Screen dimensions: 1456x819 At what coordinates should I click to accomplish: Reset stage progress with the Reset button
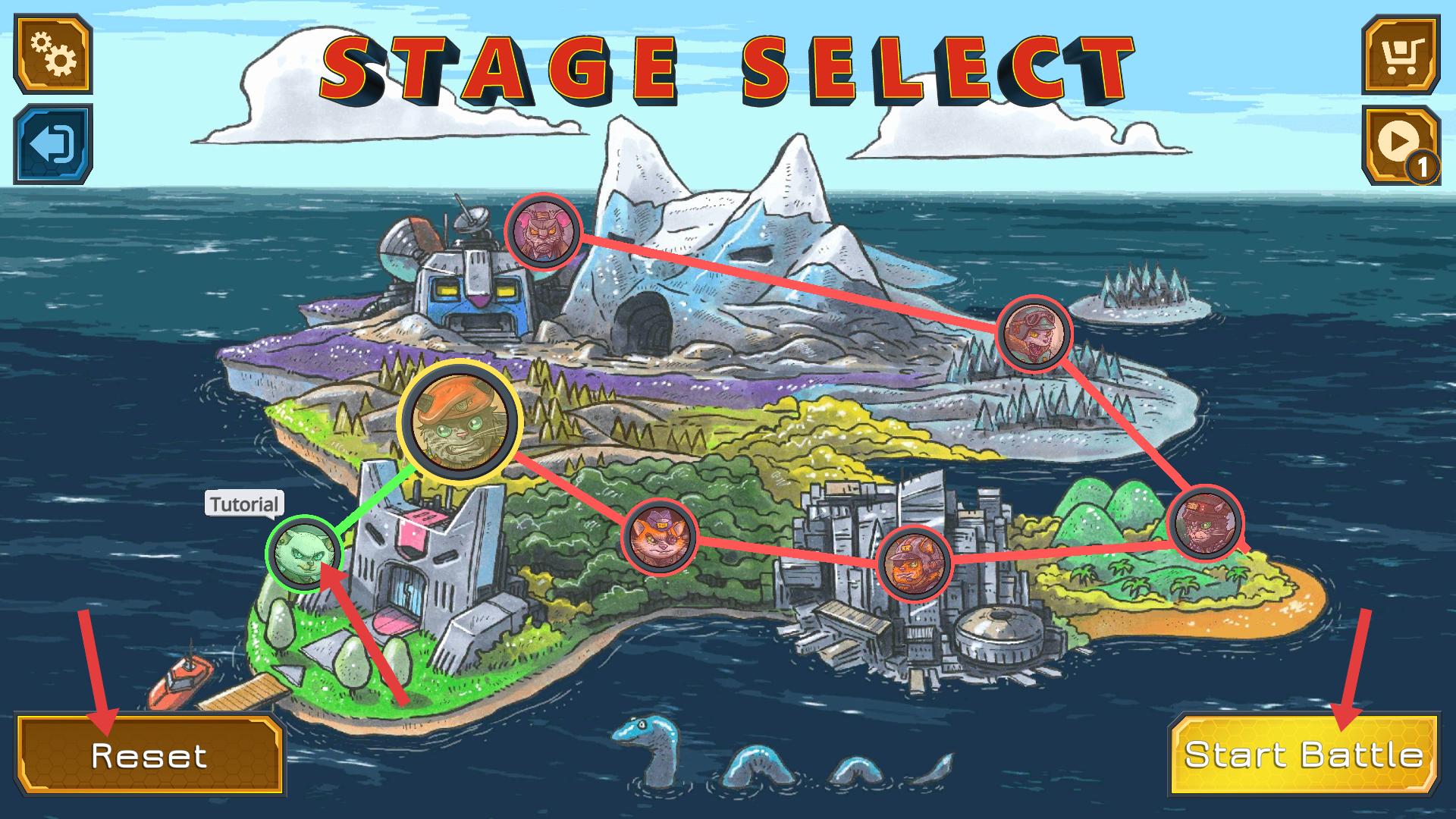149,755
